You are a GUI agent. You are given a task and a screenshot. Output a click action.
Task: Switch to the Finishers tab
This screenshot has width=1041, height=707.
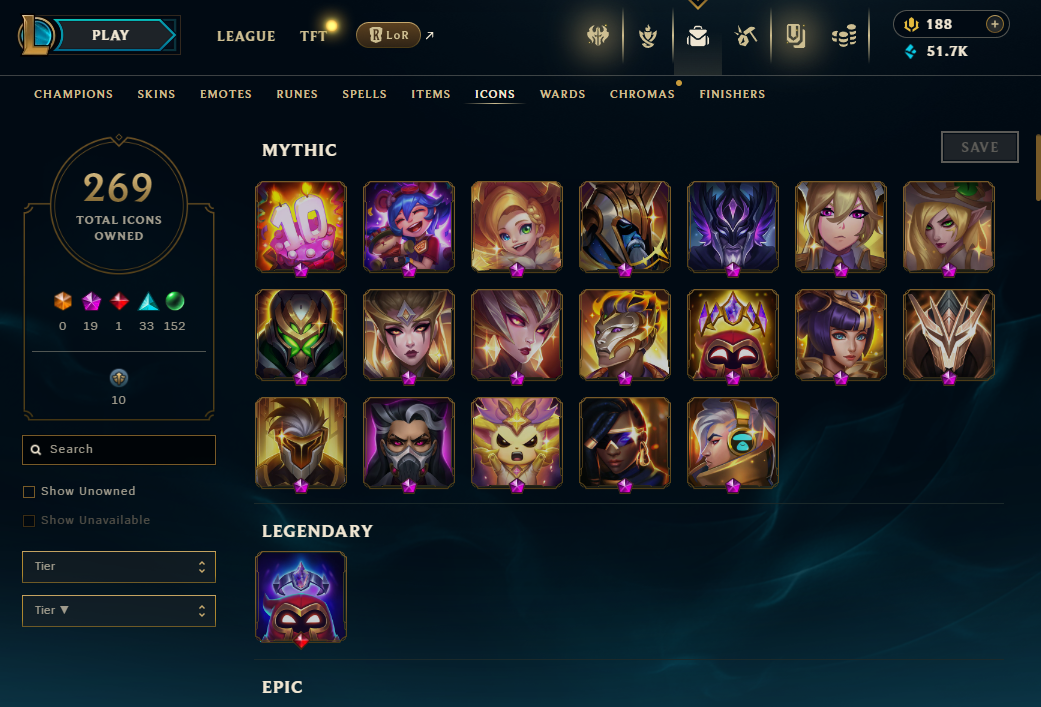pos(732,94)
